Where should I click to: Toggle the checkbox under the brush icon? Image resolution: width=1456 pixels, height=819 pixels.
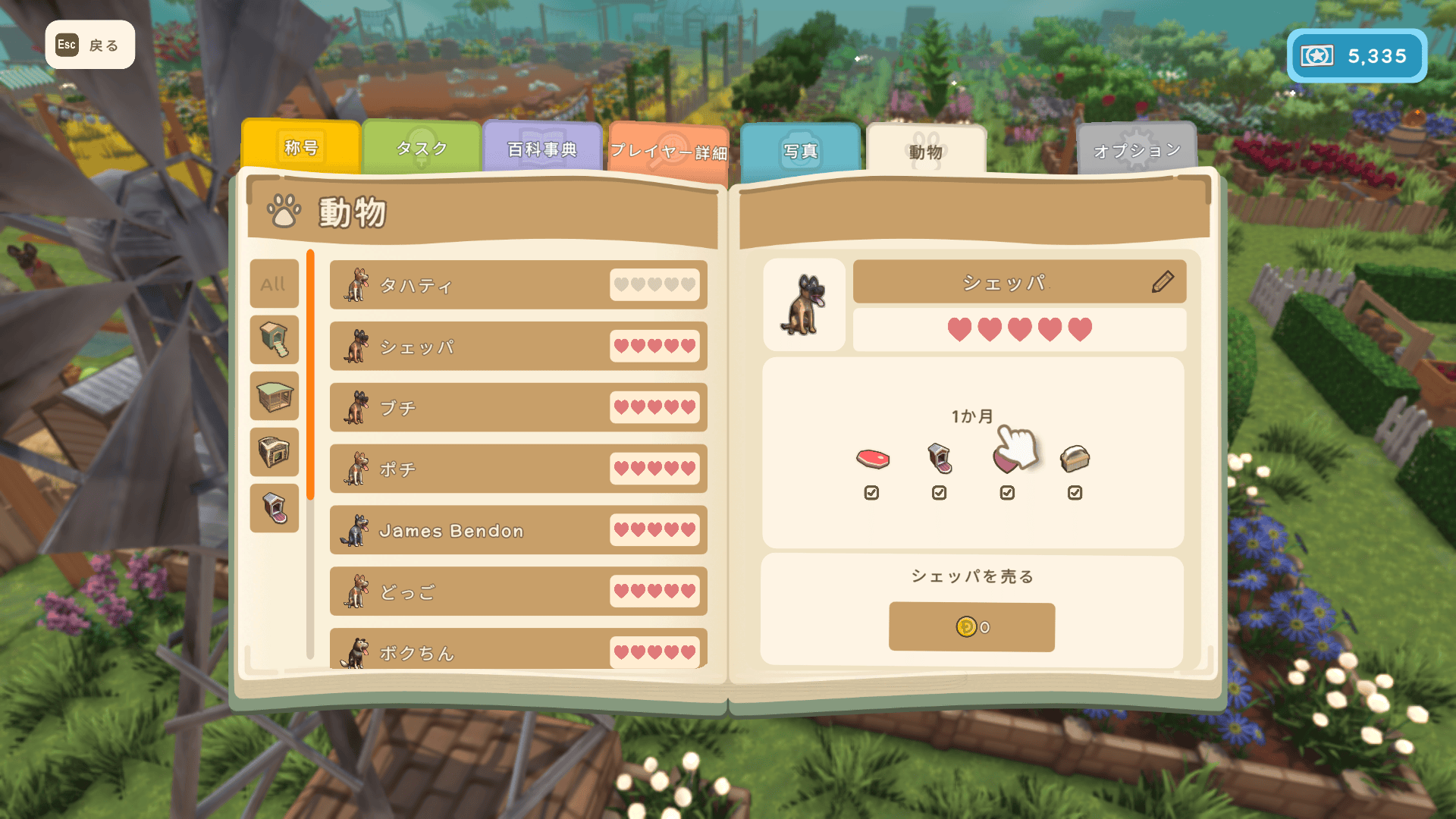tap(1075, 493)
